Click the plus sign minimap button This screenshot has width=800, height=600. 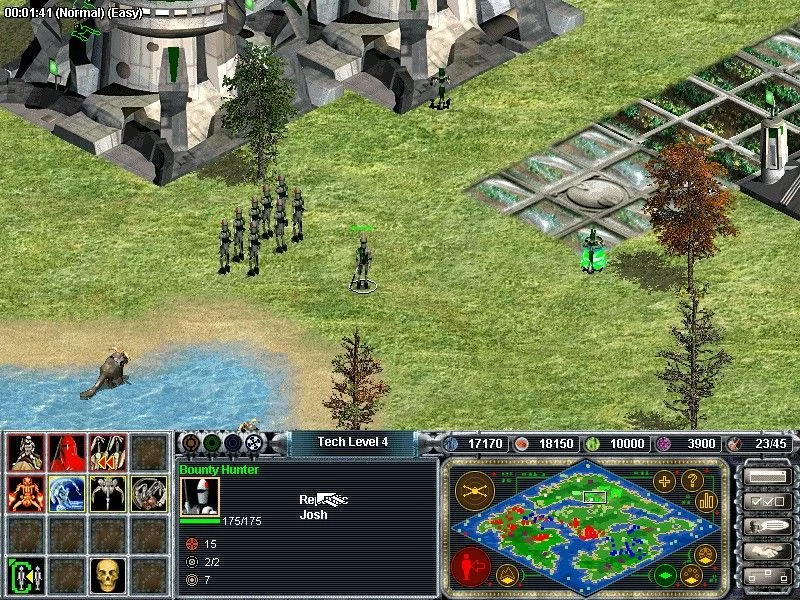[x=665, y=479]
